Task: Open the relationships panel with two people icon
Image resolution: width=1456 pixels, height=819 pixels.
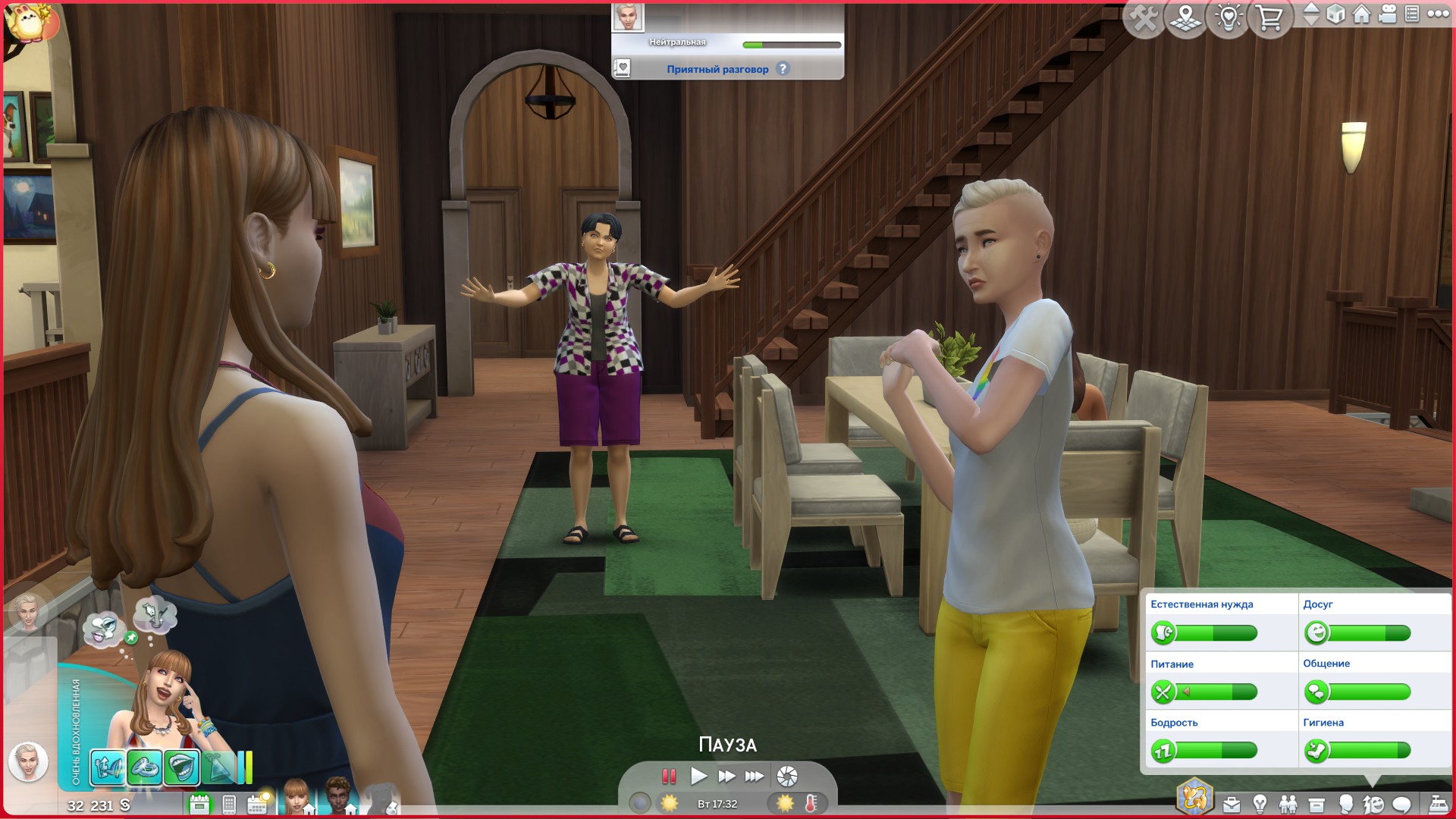Action: click(1288, 804)
